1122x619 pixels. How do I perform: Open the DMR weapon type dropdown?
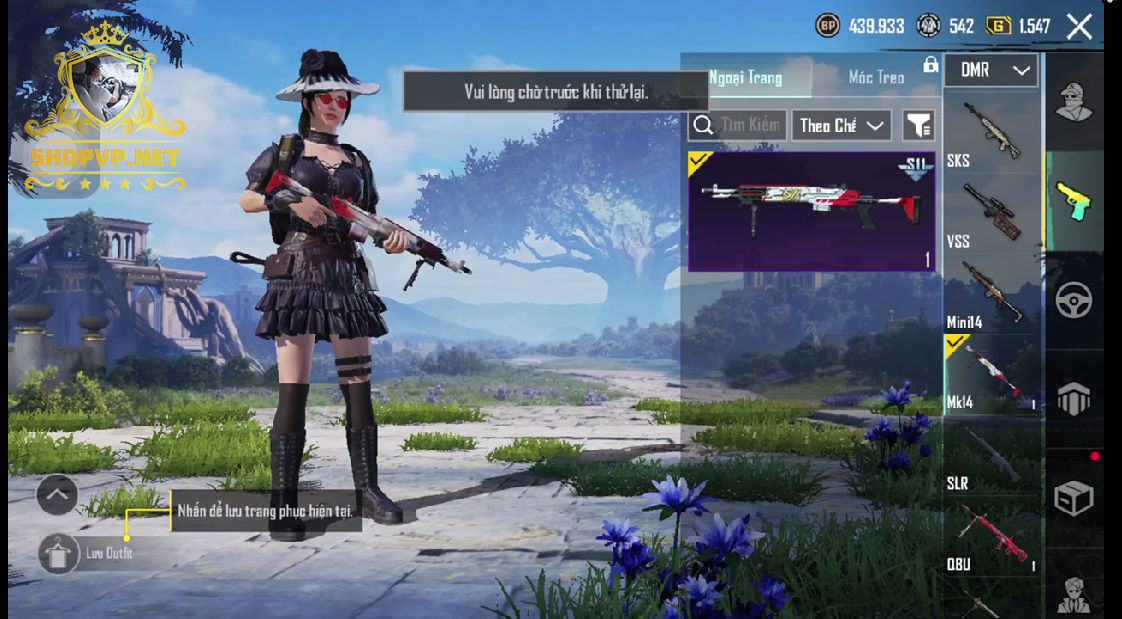(994, 70)
